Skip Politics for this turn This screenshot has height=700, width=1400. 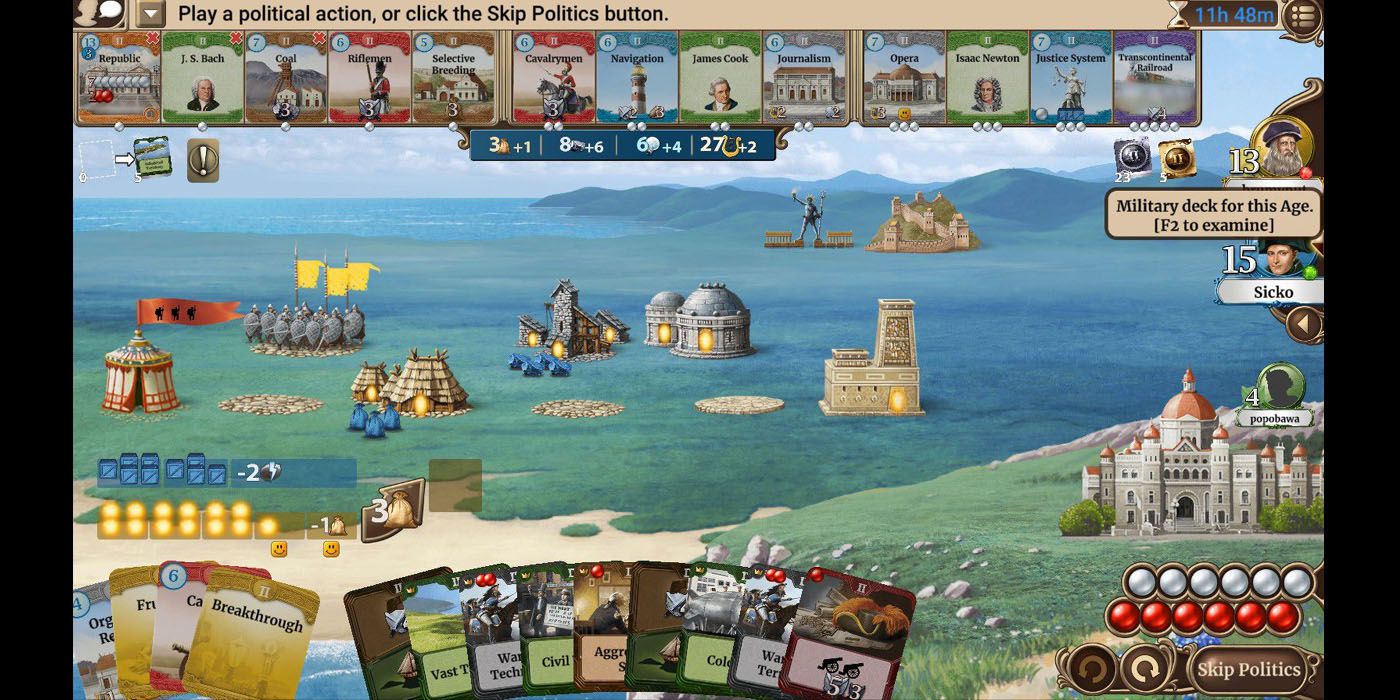click(x=1248, y=669)
